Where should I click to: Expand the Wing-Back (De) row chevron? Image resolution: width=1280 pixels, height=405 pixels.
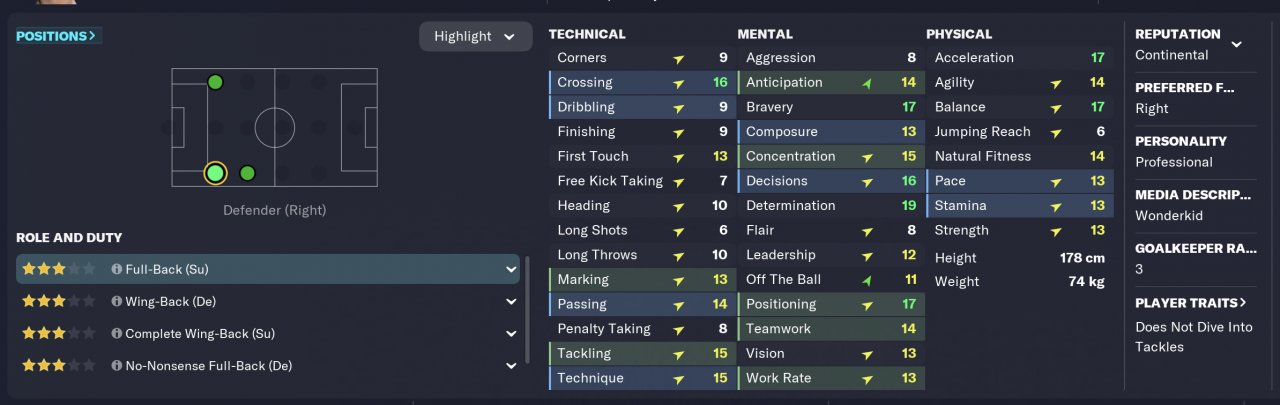(512, 301)
